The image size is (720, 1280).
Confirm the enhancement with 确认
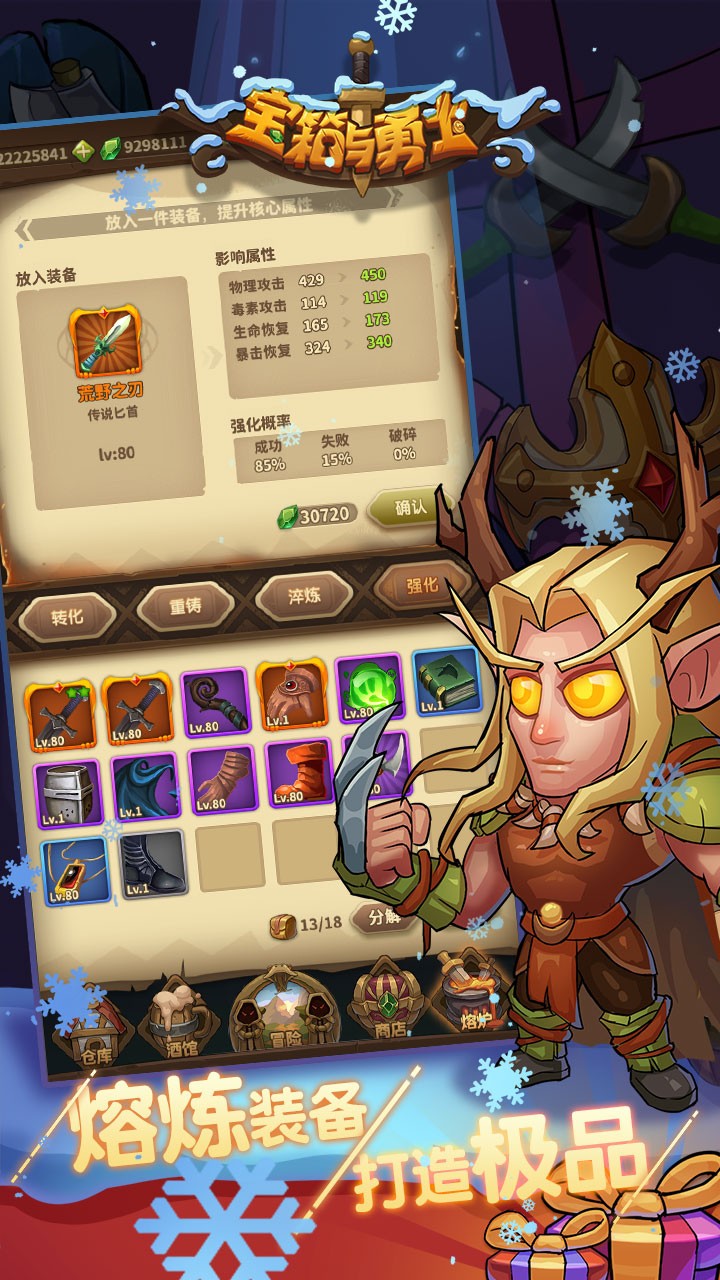point(410,508)
